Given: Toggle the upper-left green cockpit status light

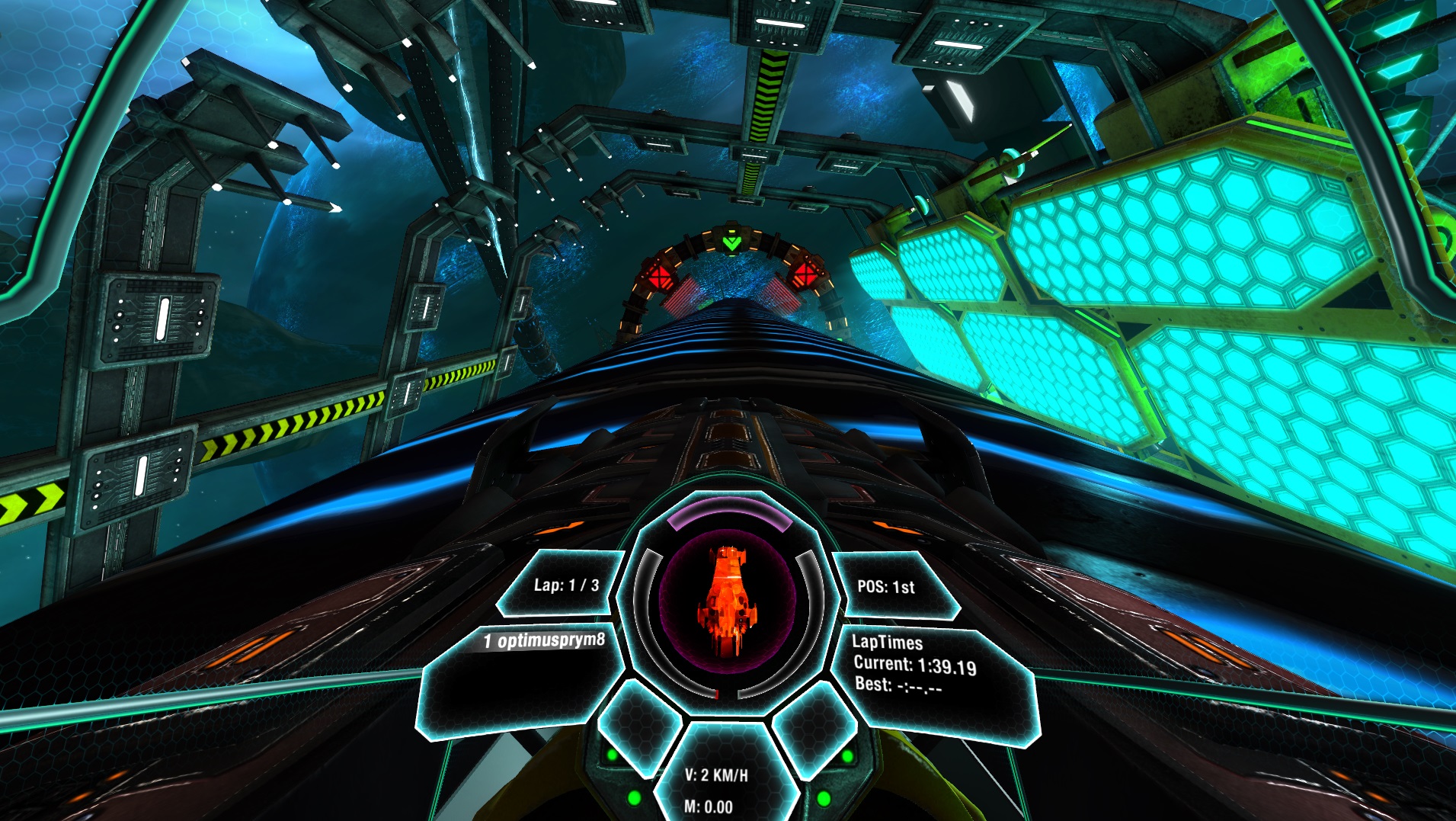Looking at the screenshot, I should point(612,755).
